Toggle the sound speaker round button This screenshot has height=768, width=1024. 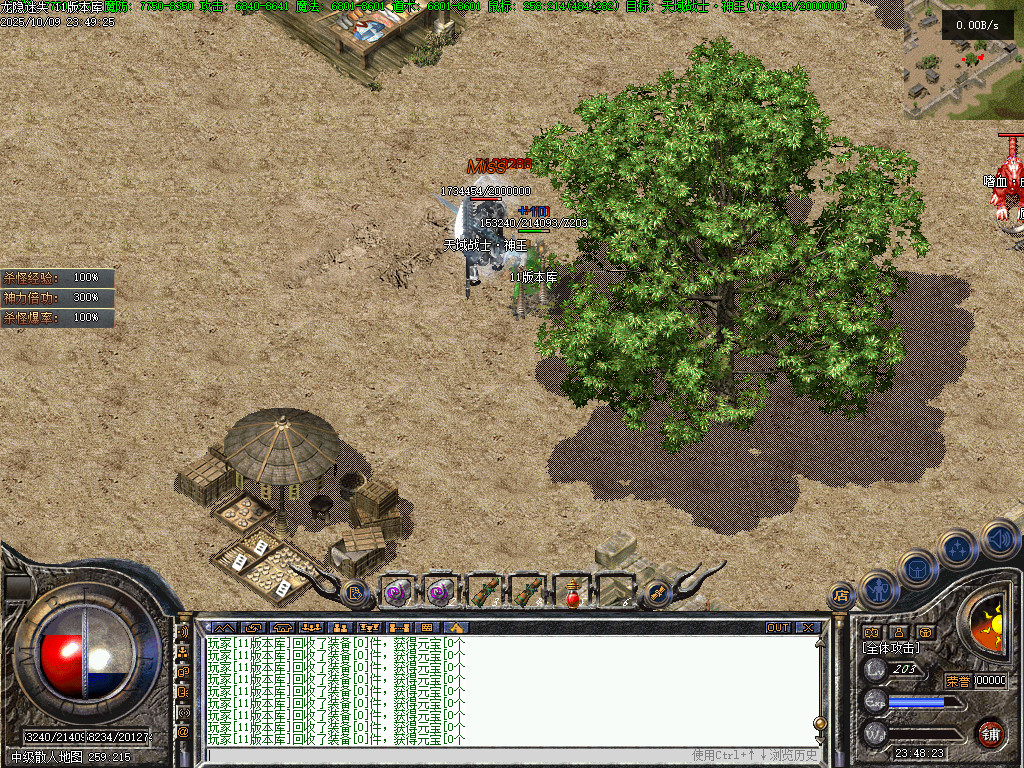[998, 539]
